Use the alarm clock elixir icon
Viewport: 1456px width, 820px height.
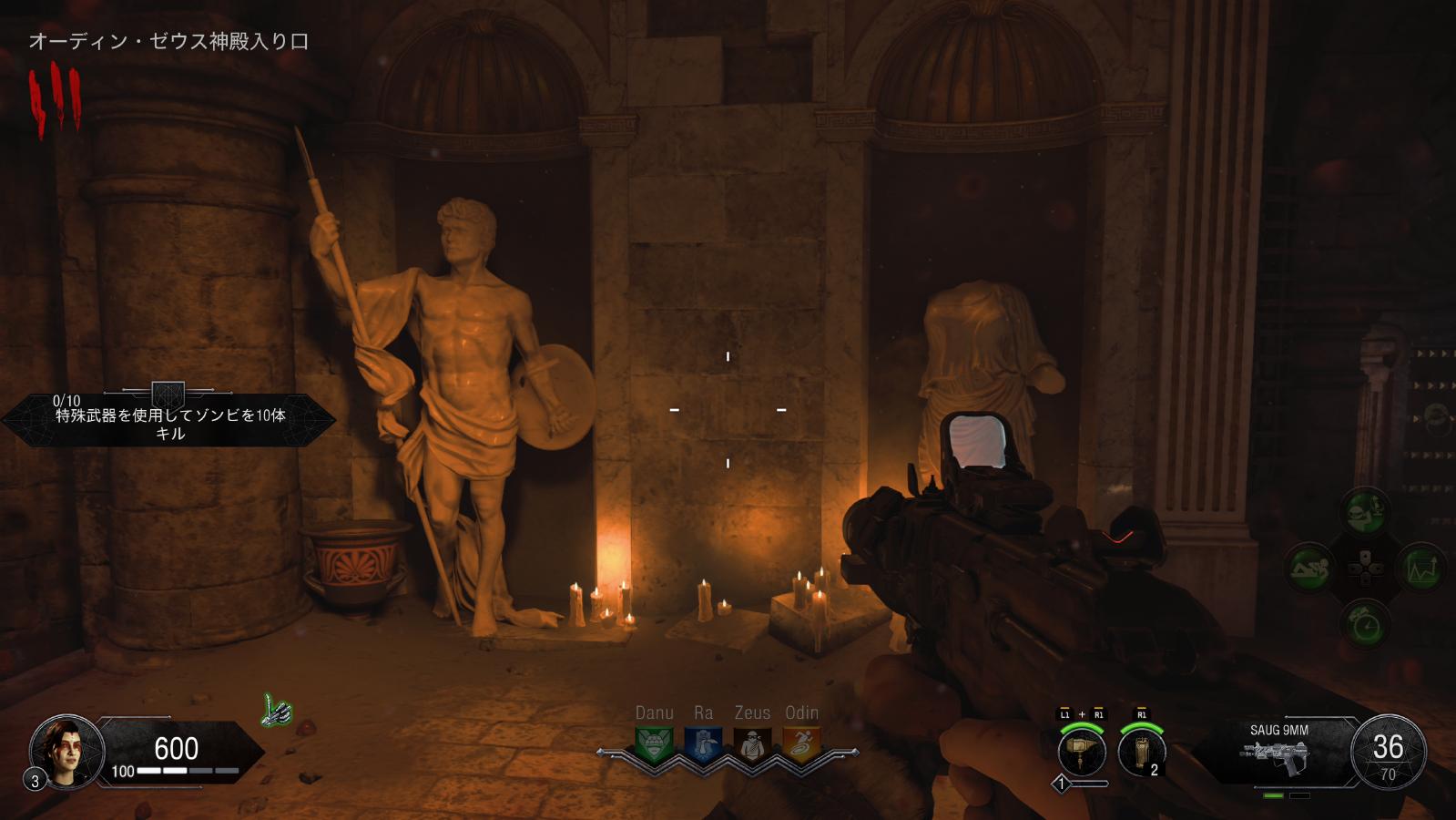1366,624
